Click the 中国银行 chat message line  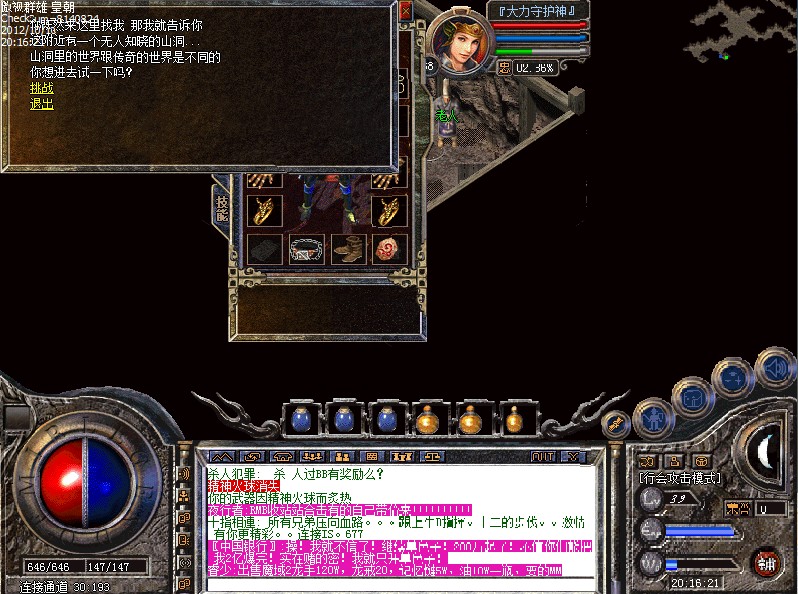point(400,547)
